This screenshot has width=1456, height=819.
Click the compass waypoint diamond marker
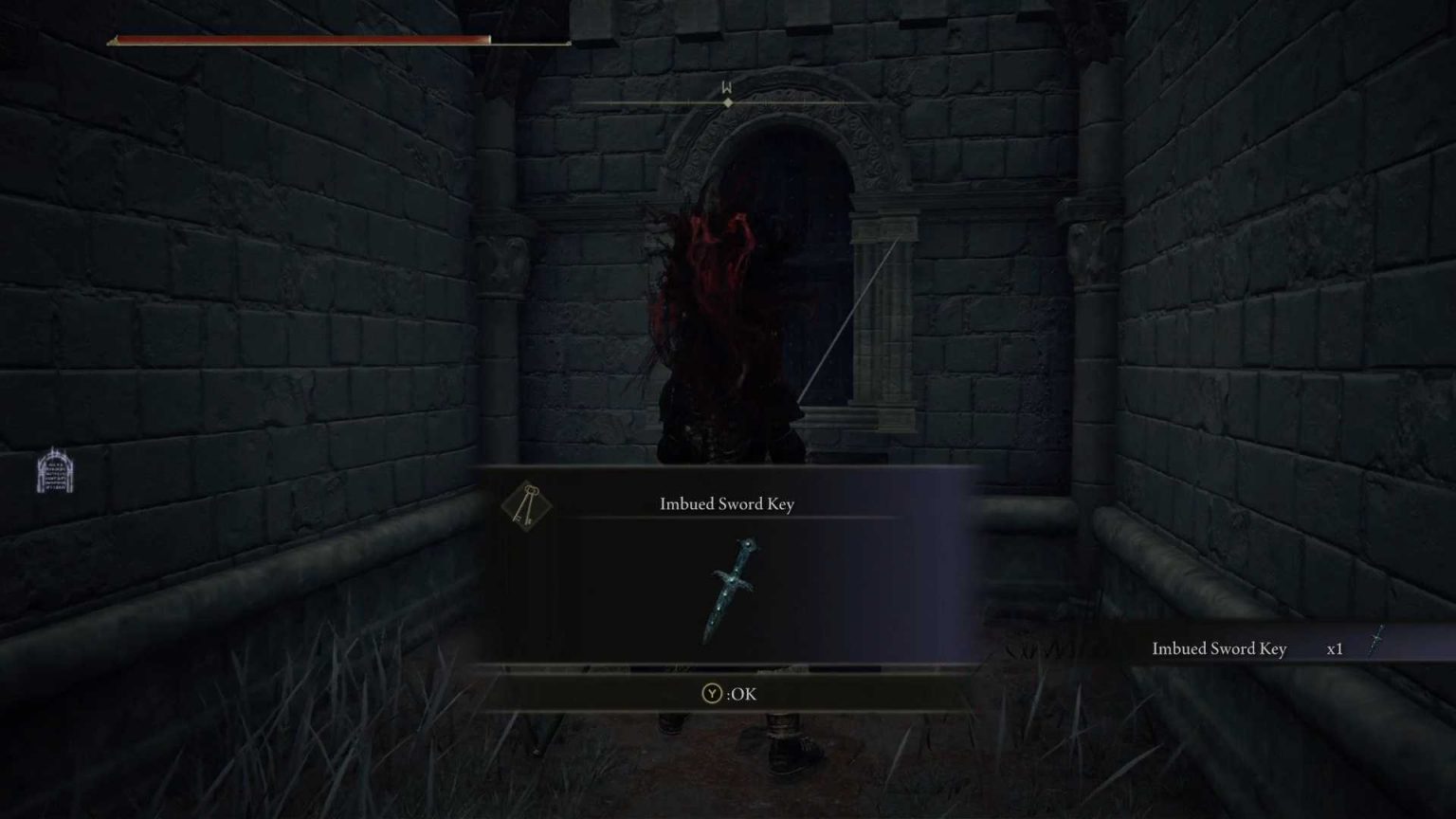pyautogui.click(x=726, y=102)
